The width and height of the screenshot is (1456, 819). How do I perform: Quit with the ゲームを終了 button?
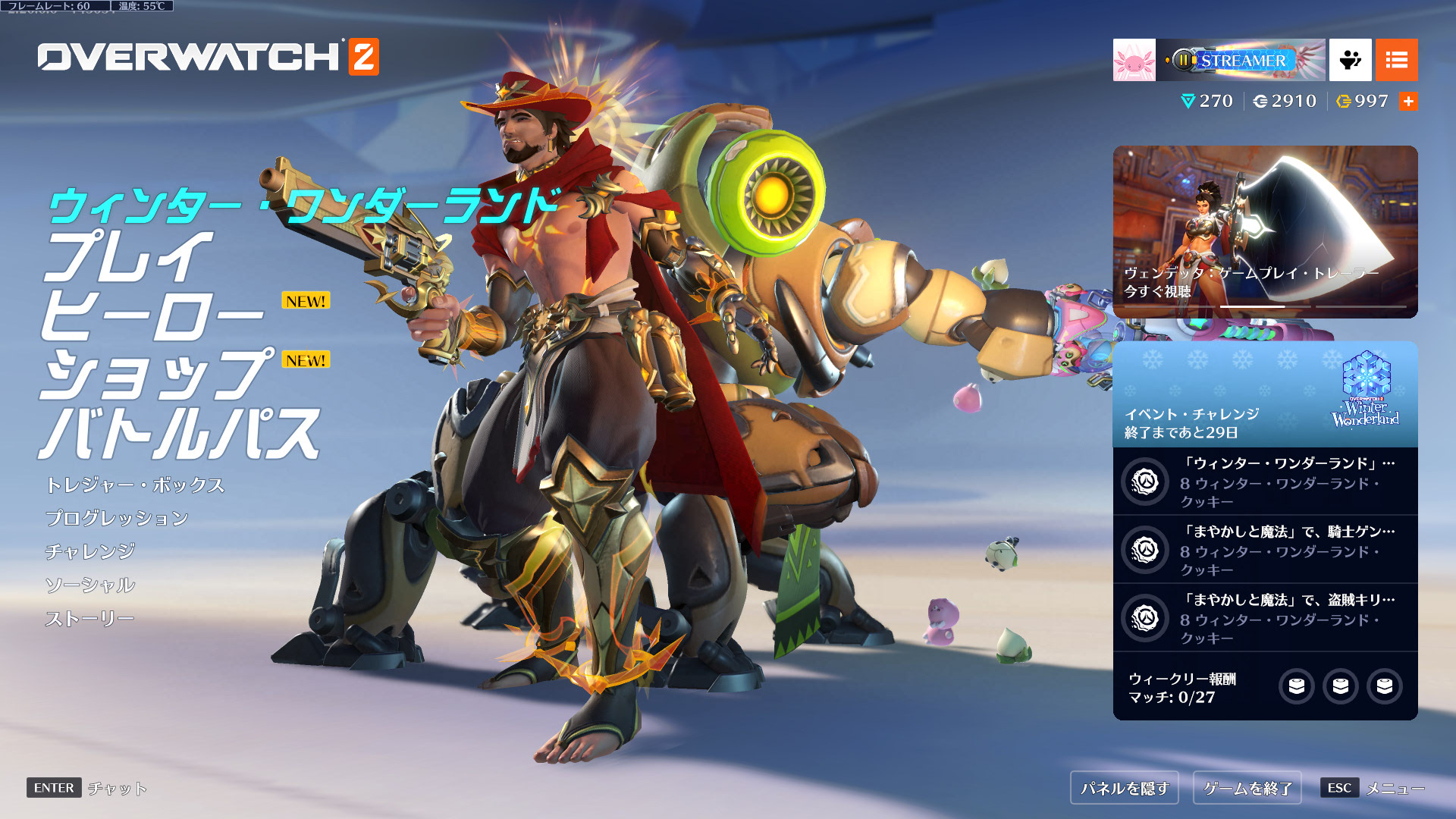click(x=1247, y=789)
